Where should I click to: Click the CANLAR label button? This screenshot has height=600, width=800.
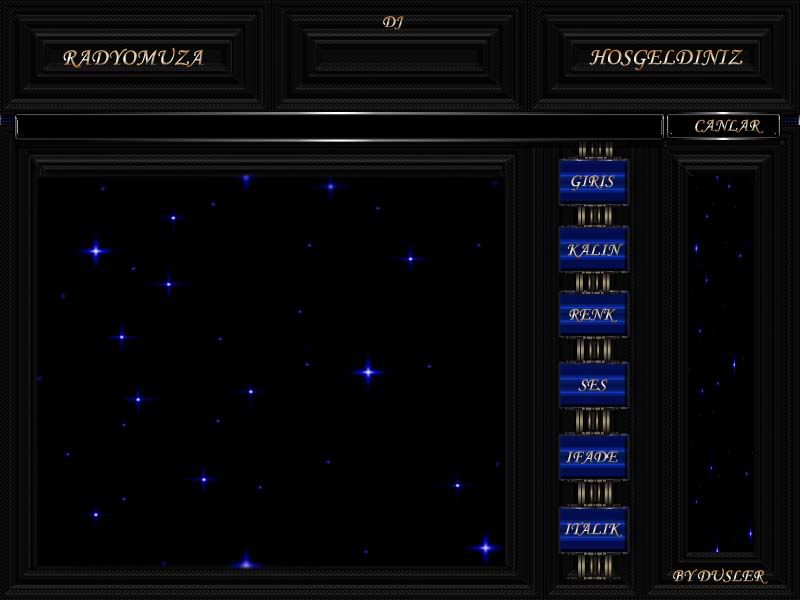click(722, 126)
